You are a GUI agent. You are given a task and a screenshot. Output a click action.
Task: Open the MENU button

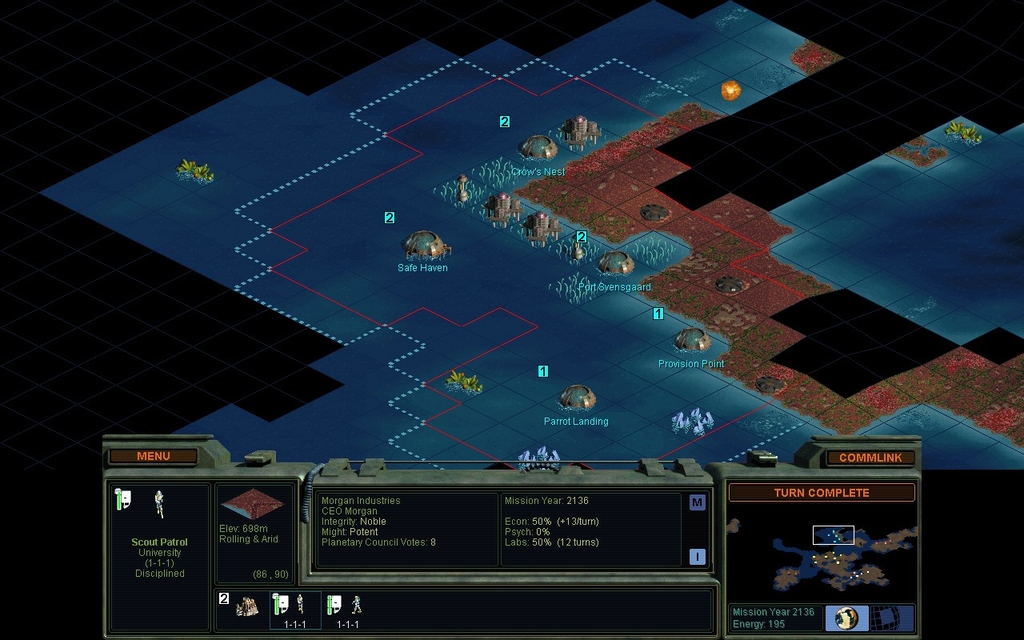153,456
